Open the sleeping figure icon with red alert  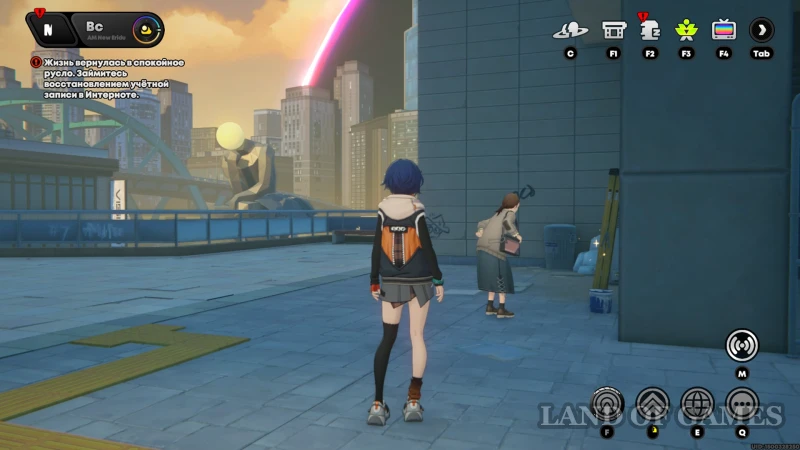(x=650, y=29)
